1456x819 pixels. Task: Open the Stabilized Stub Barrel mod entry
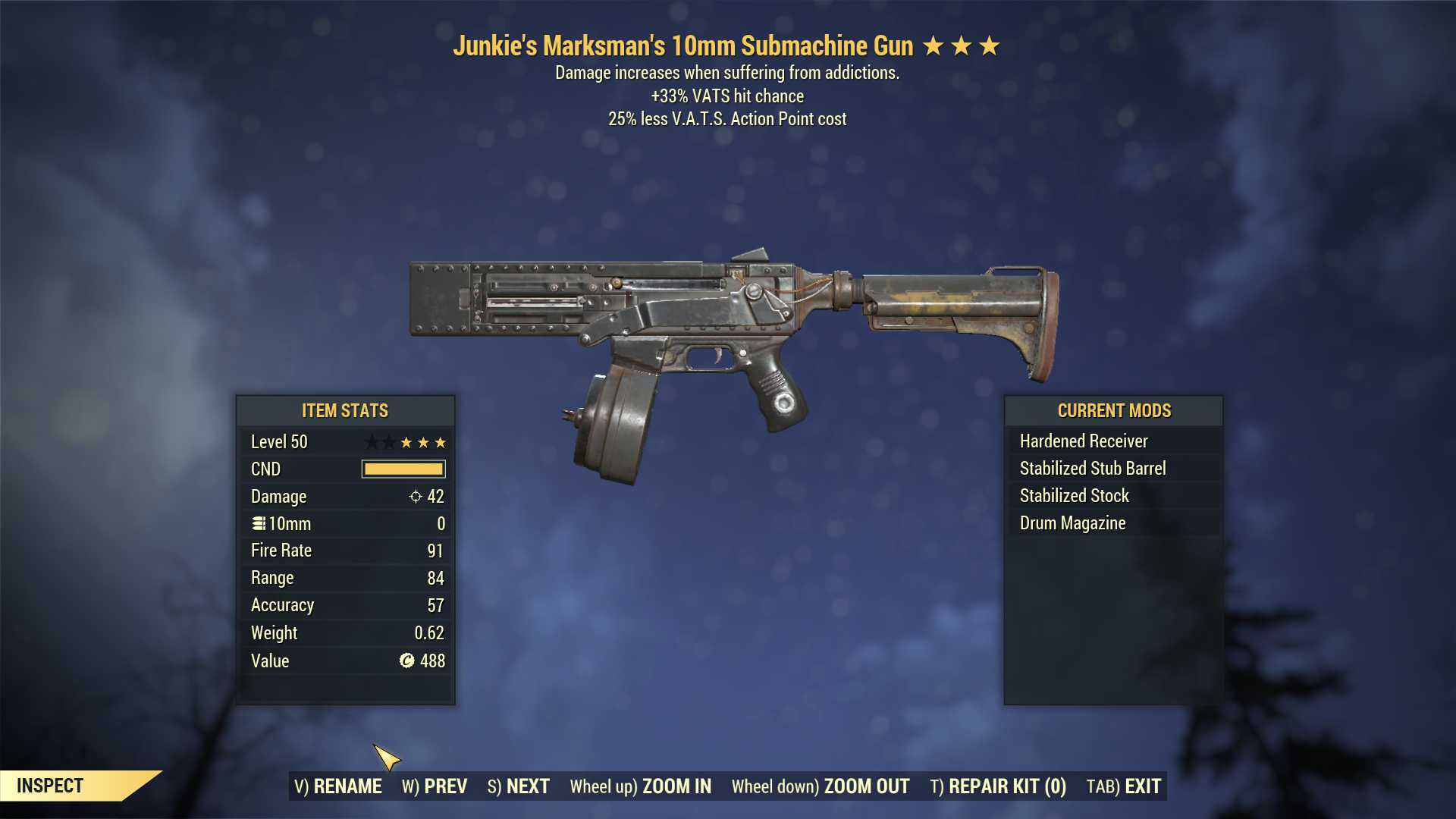click(1092, 468)
